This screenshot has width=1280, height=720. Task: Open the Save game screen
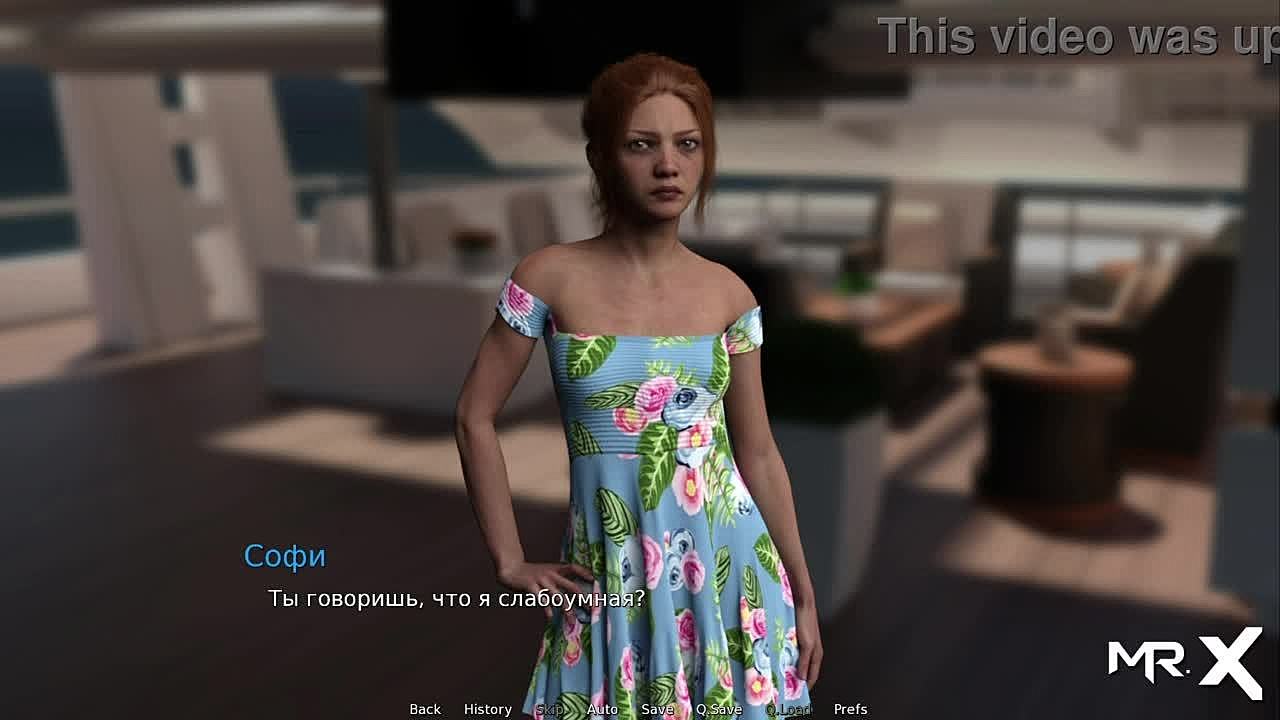[657, 709]
